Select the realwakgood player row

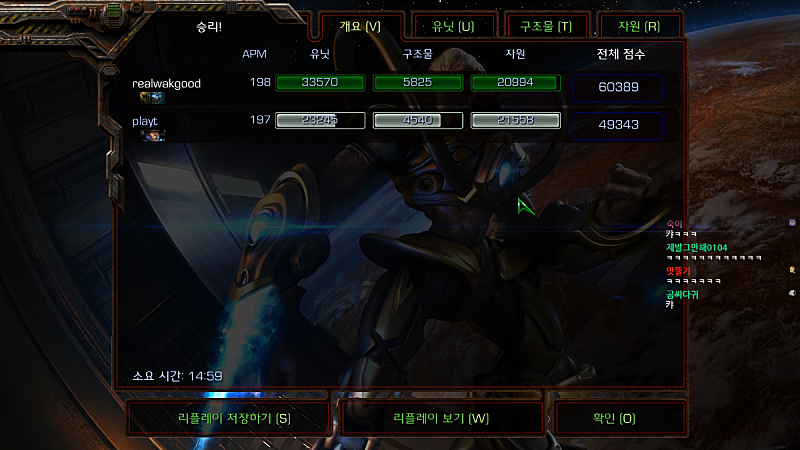pos(167,84)
